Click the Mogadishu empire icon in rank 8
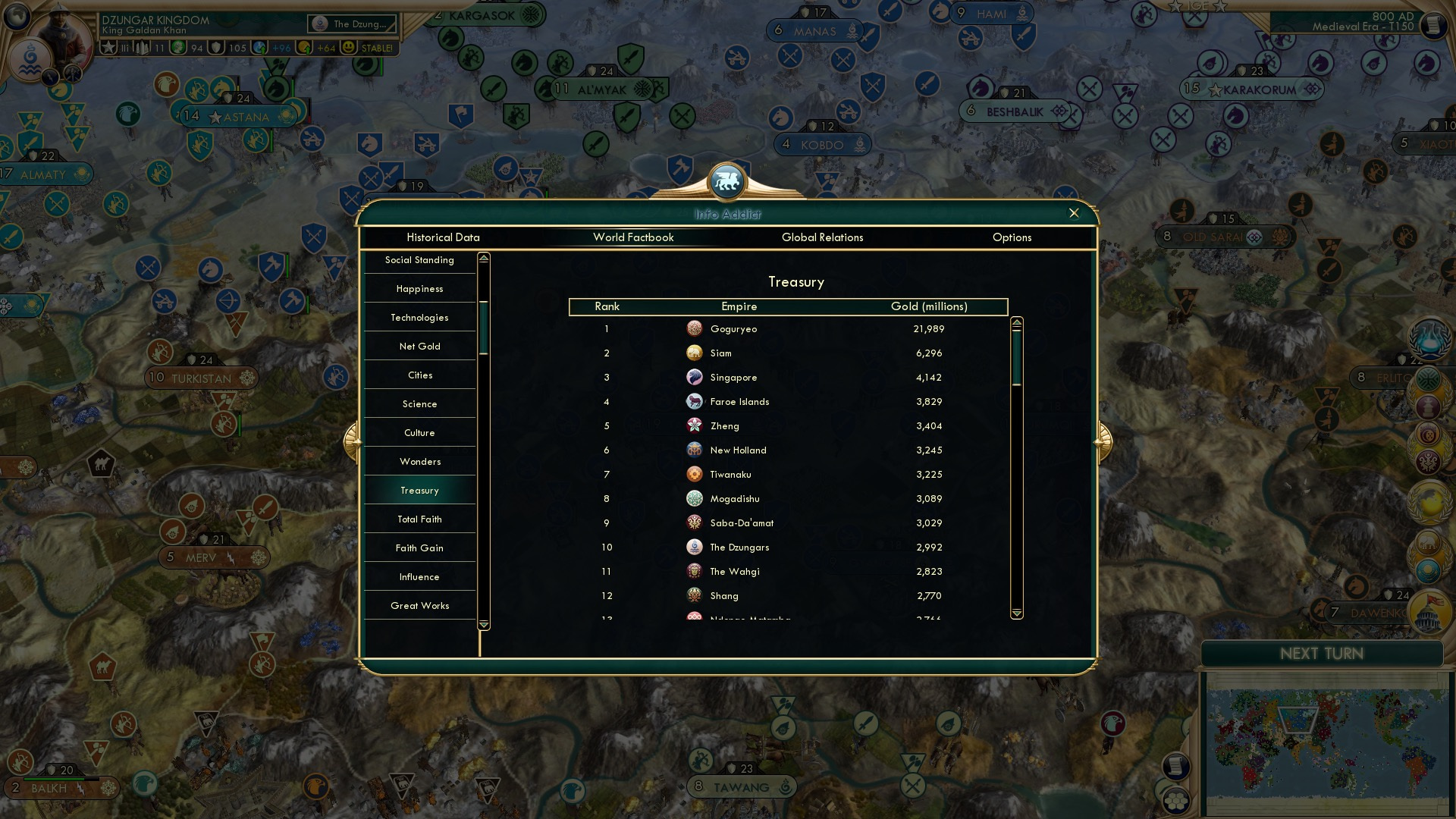This screenshot has height=819, width=1456. [x=695, y=498]
